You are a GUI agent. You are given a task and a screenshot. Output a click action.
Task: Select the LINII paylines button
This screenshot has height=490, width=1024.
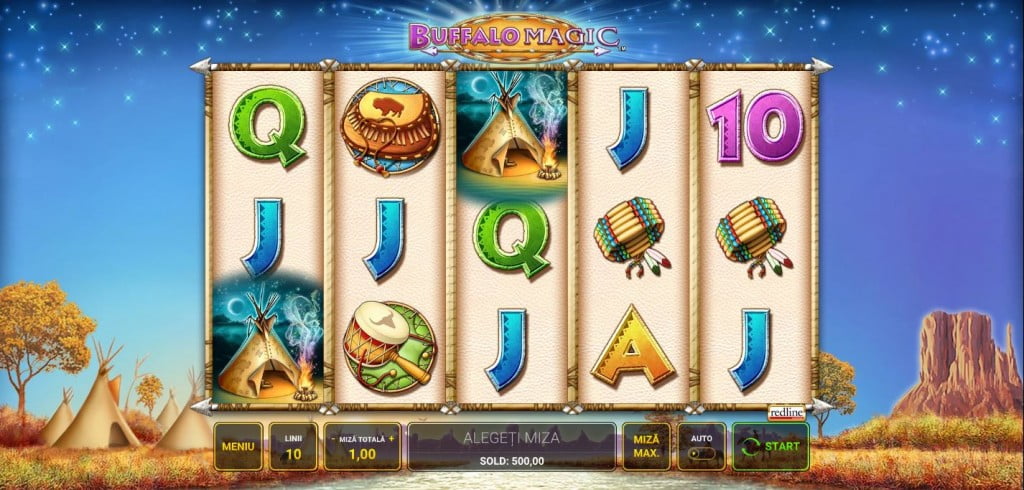(x=293, y=446)
